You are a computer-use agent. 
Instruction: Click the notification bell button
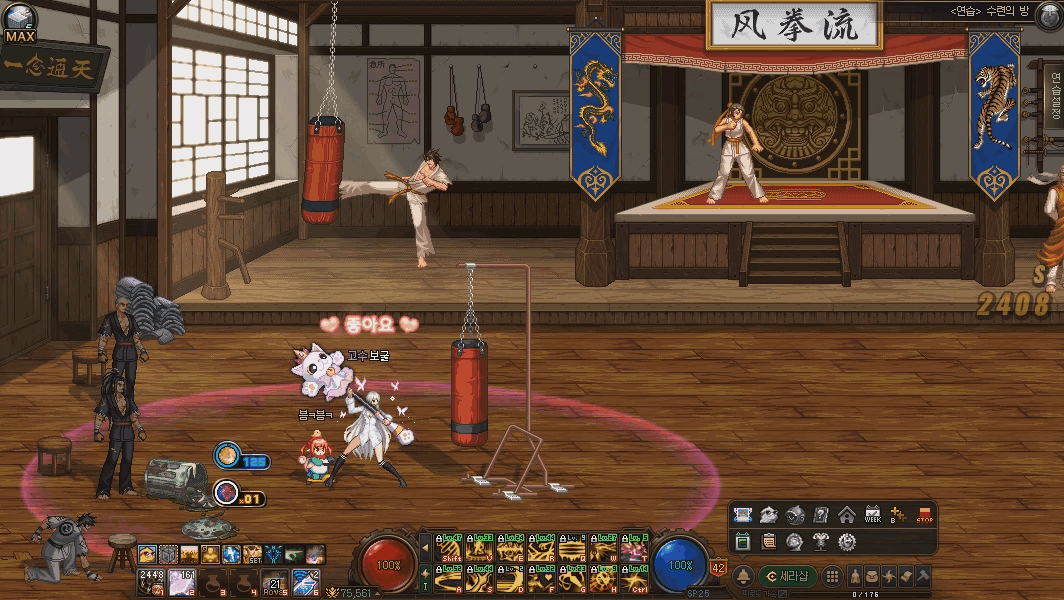click(x=743, y=577)
